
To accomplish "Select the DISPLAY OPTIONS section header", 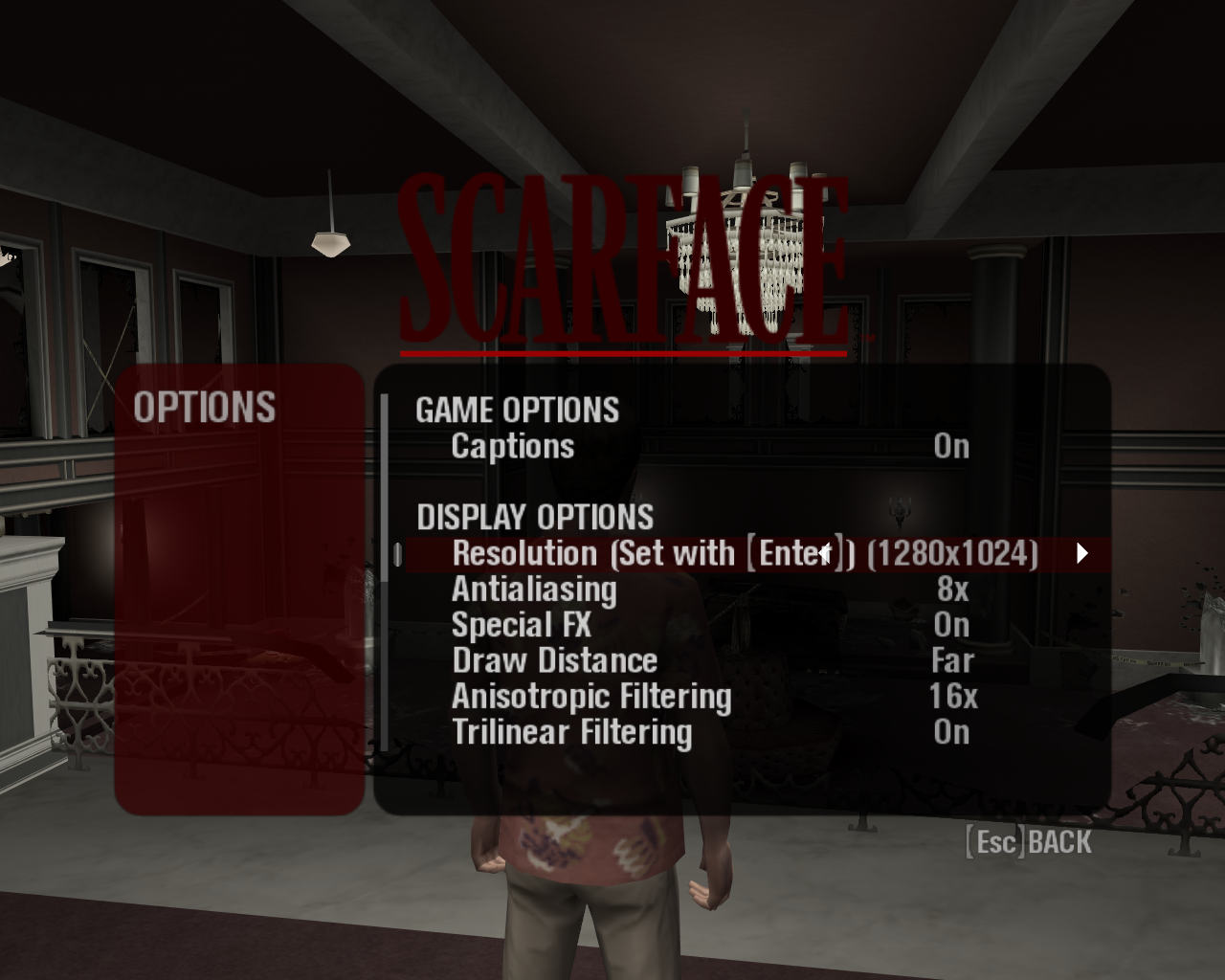I will pos(534,517).
